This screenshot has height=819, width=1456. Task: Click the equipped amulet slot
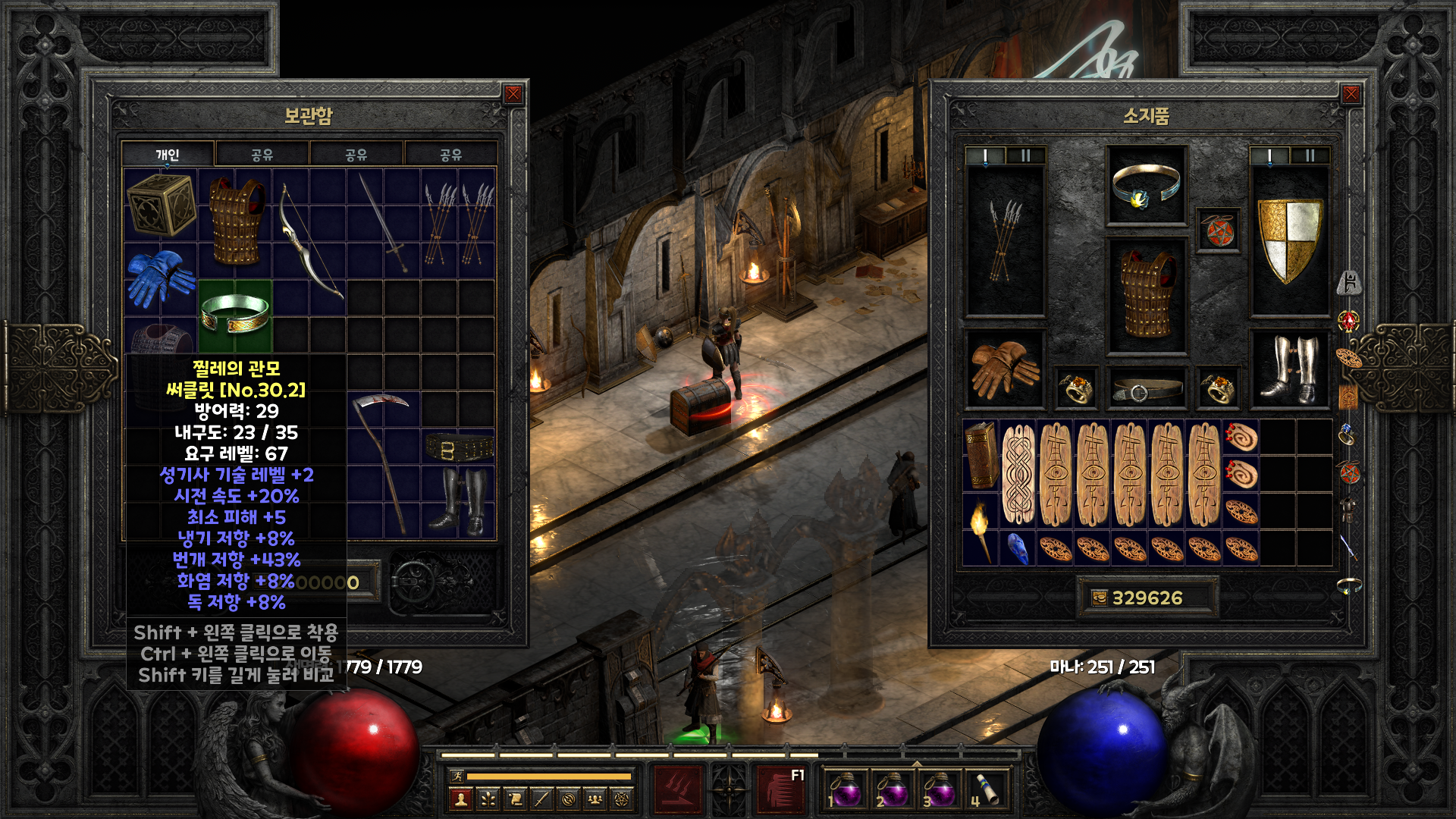pos(1218,231)
